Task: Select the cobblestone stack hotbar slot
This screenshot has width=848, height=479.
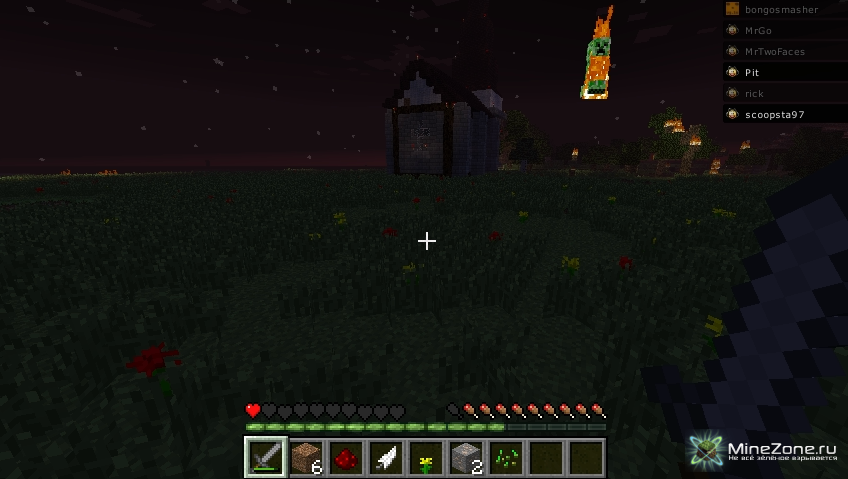Action: pos(466,458)
